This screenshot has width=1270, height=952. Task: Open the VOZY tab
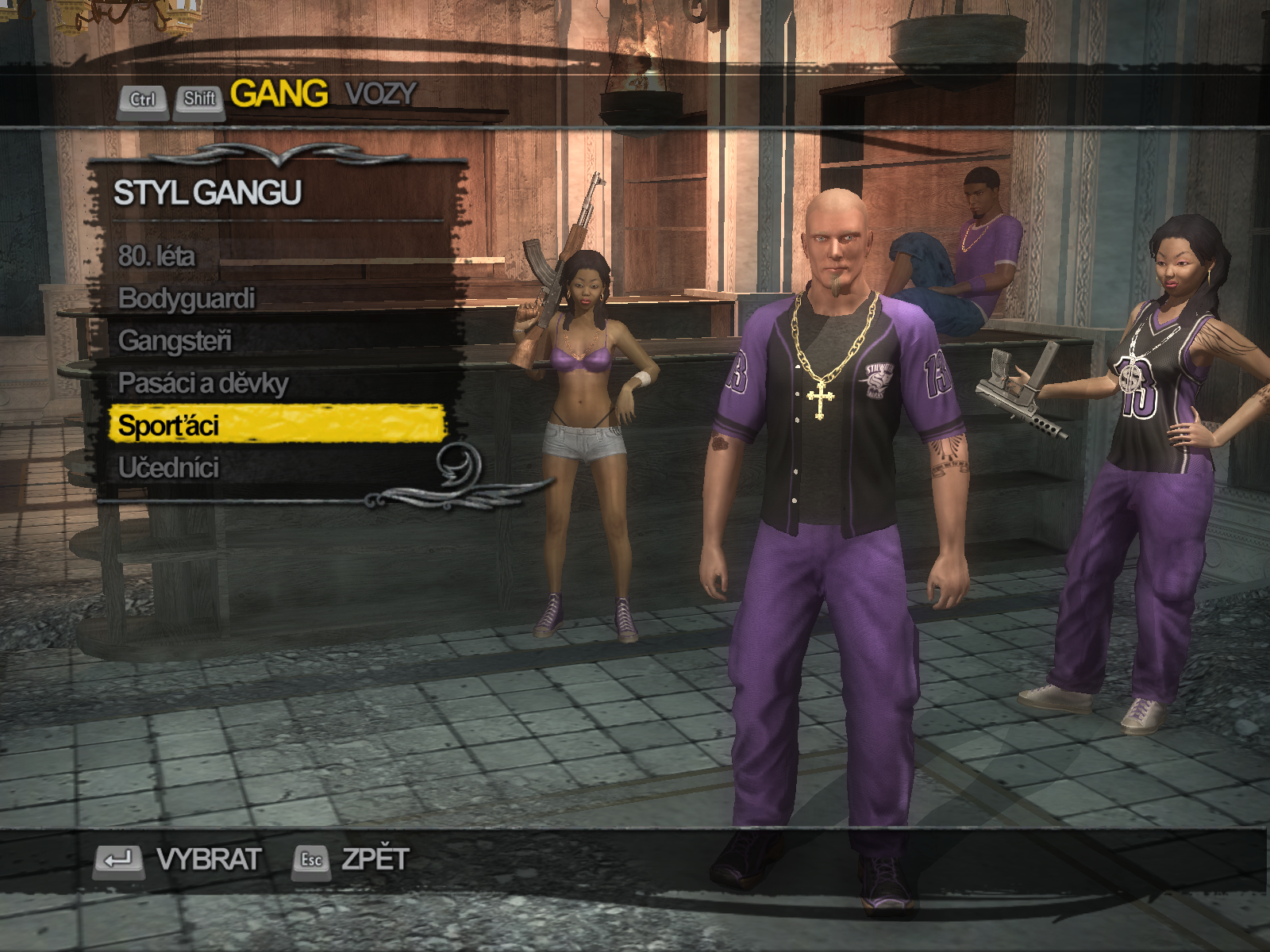[380, 94]
